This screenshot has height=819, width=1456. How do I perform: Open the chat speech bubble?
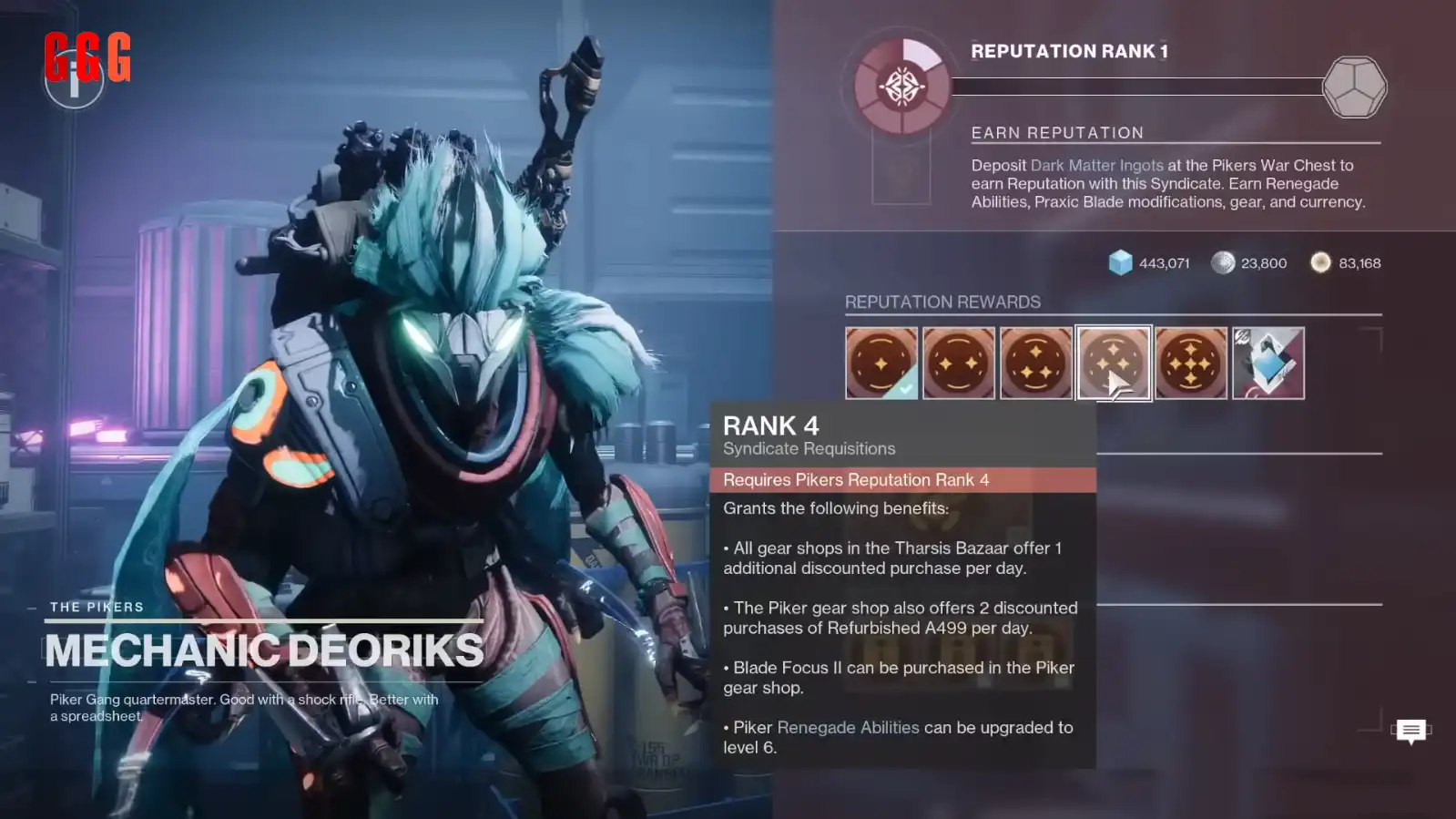coord(1410,730)
